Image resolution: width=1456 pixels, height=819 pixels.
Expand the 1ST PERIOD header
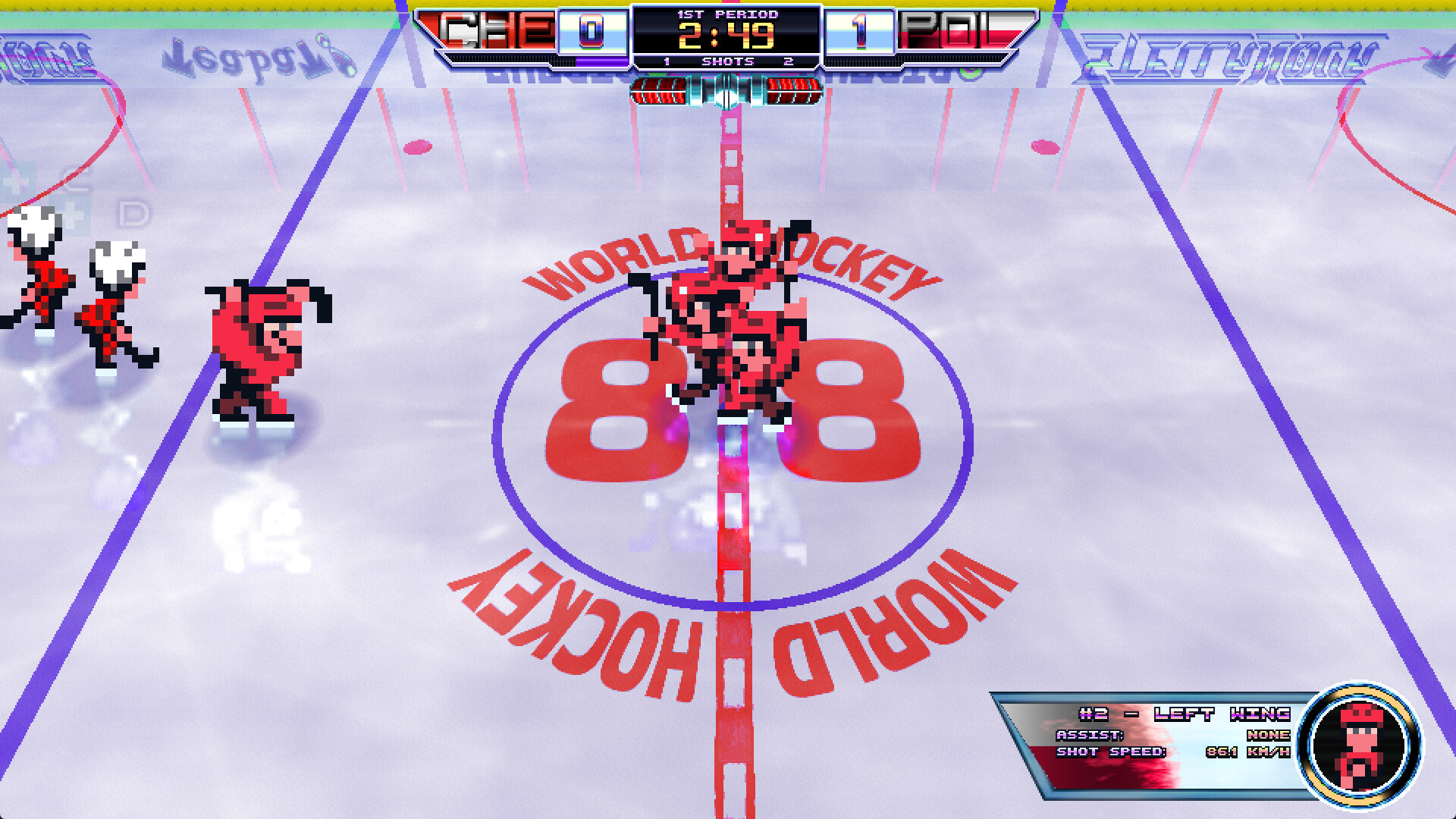click(726, 14)
